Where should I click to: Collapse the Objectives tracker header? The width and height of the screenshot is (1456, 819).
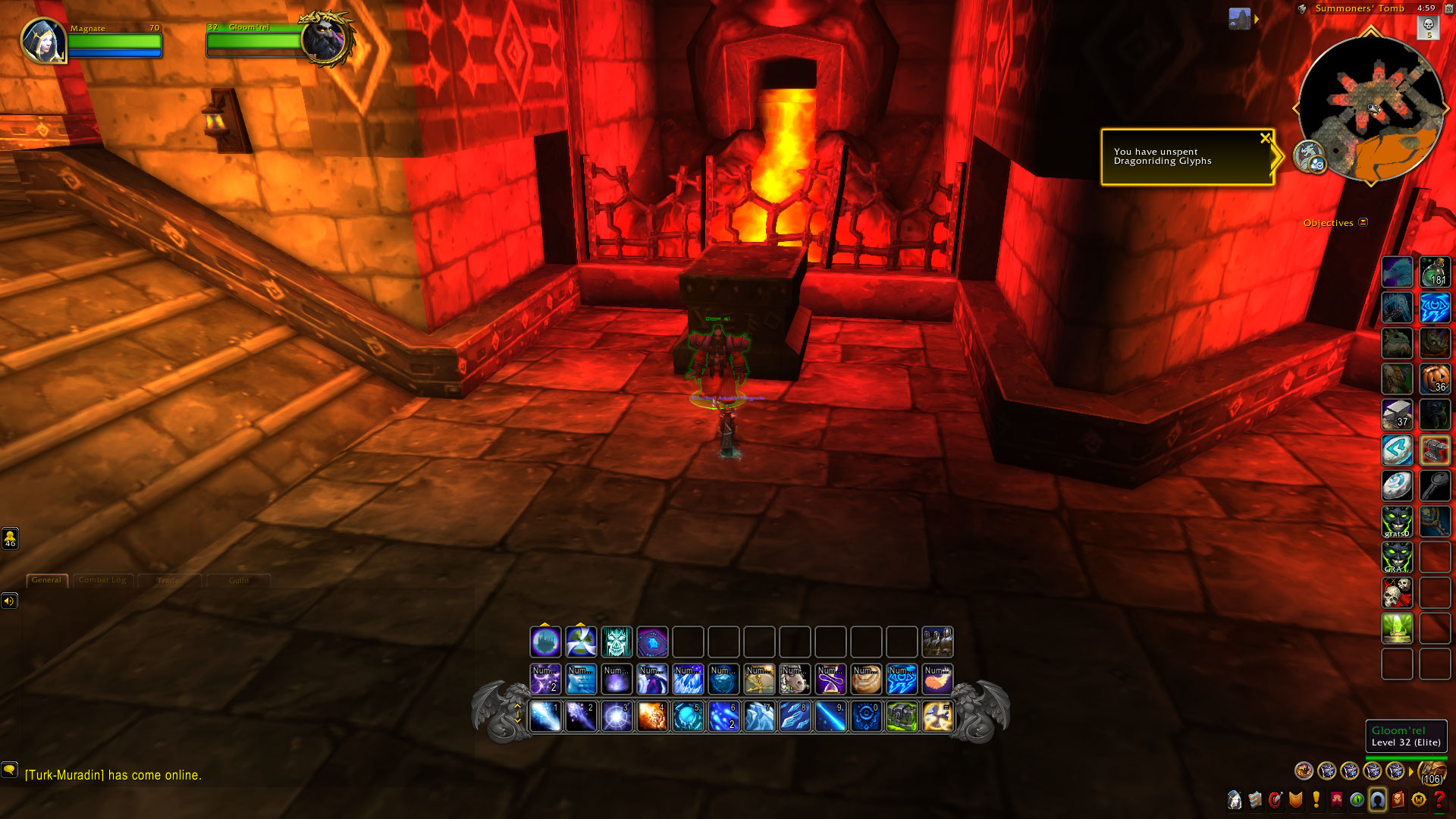pyautogui.click(x=1363, y=222)
